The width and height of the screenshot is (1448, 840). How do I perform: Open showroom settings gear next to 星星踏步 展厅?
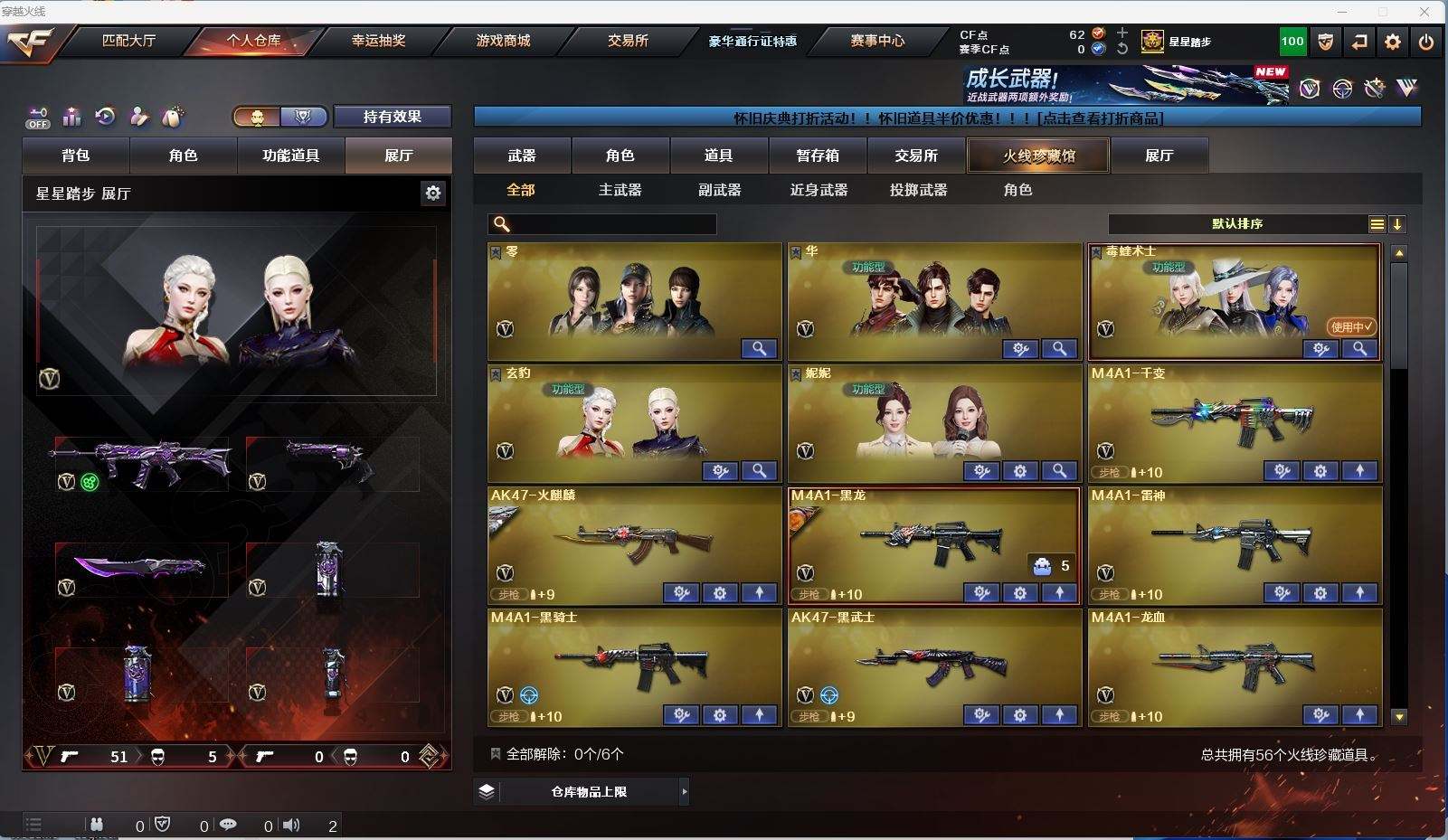click(x=433, y=193)
